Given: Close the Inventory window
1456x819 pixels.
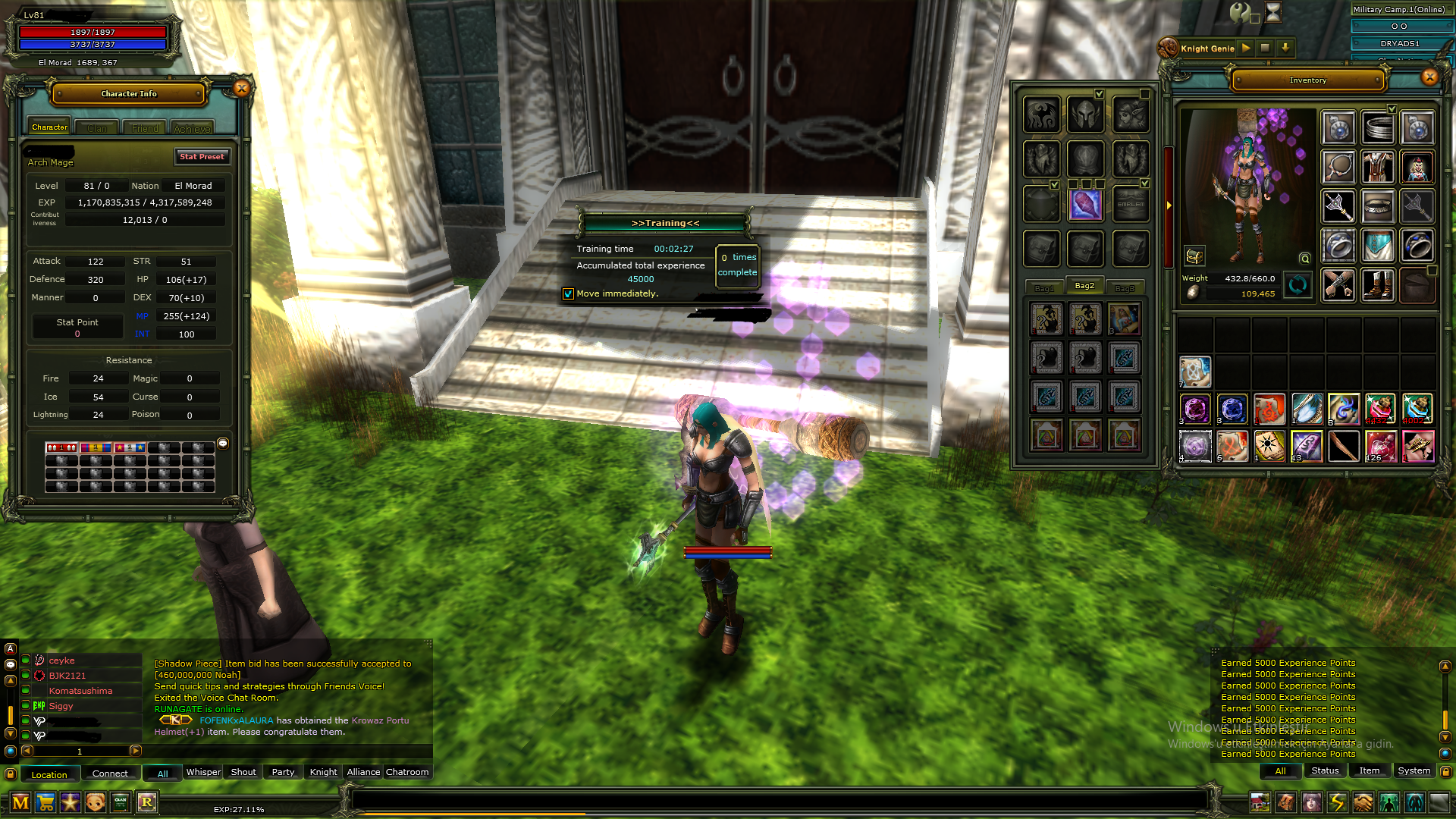Looking at the screenshot, I should (1429, 77).
